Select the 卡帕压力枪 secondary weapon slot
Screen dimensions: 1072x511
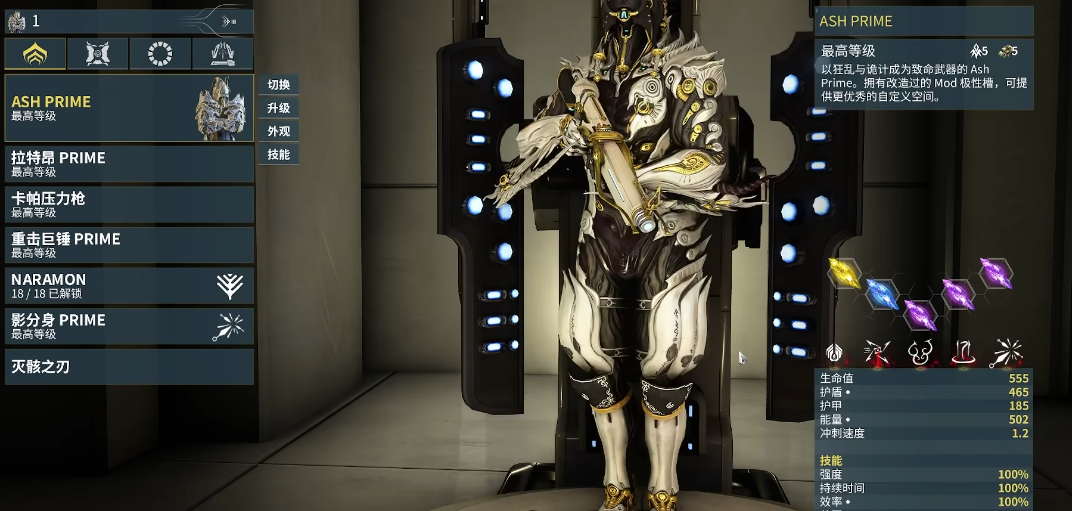[x=129, y=204]
